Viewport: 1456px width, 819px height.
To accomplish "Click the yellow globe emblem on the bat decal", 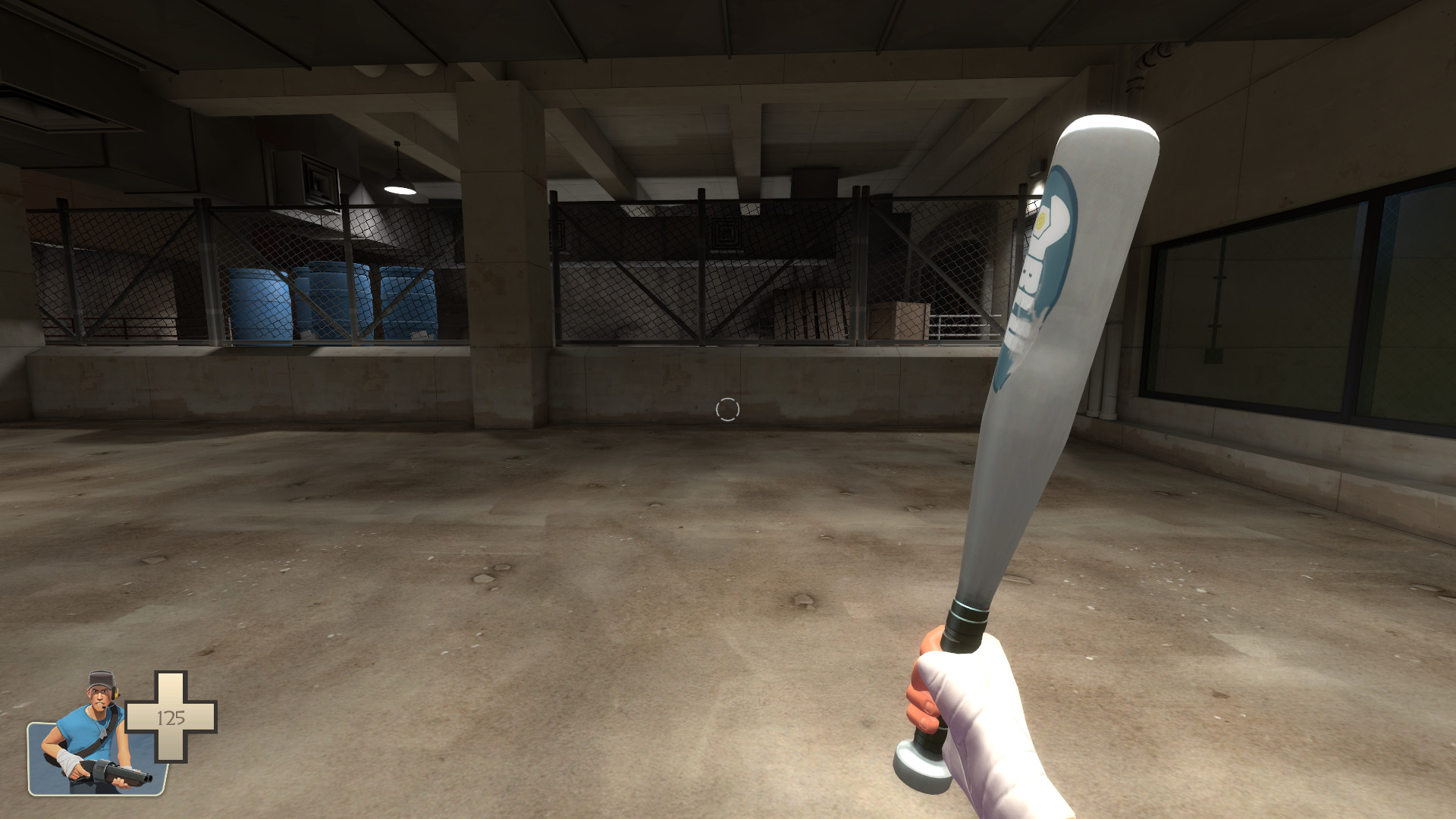I will tap(1042, 222).
